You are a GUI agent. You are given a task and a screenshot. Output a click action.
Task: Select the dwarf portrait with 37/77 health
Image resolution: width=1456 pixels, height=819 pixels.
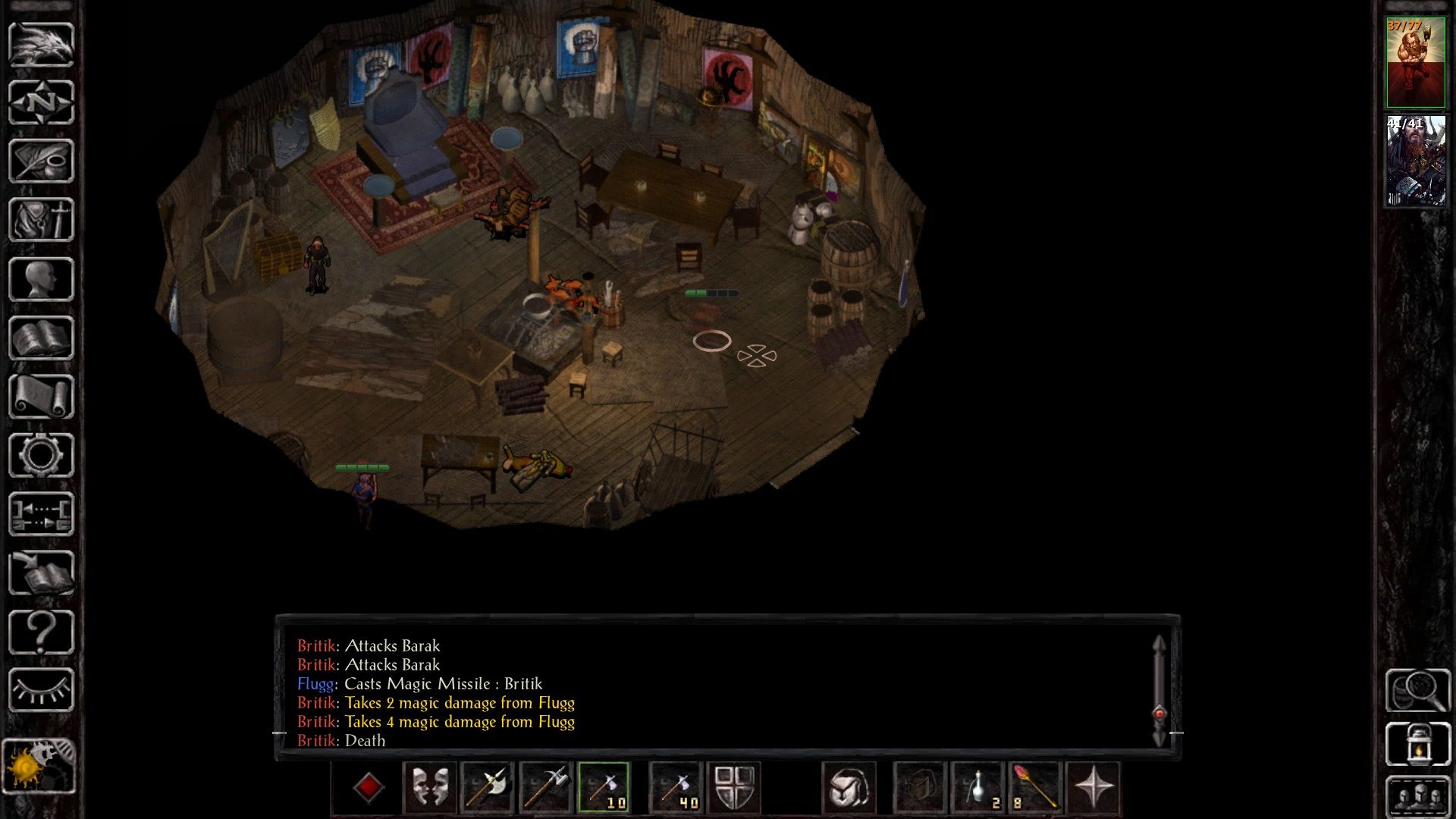tap(1416, 62)
